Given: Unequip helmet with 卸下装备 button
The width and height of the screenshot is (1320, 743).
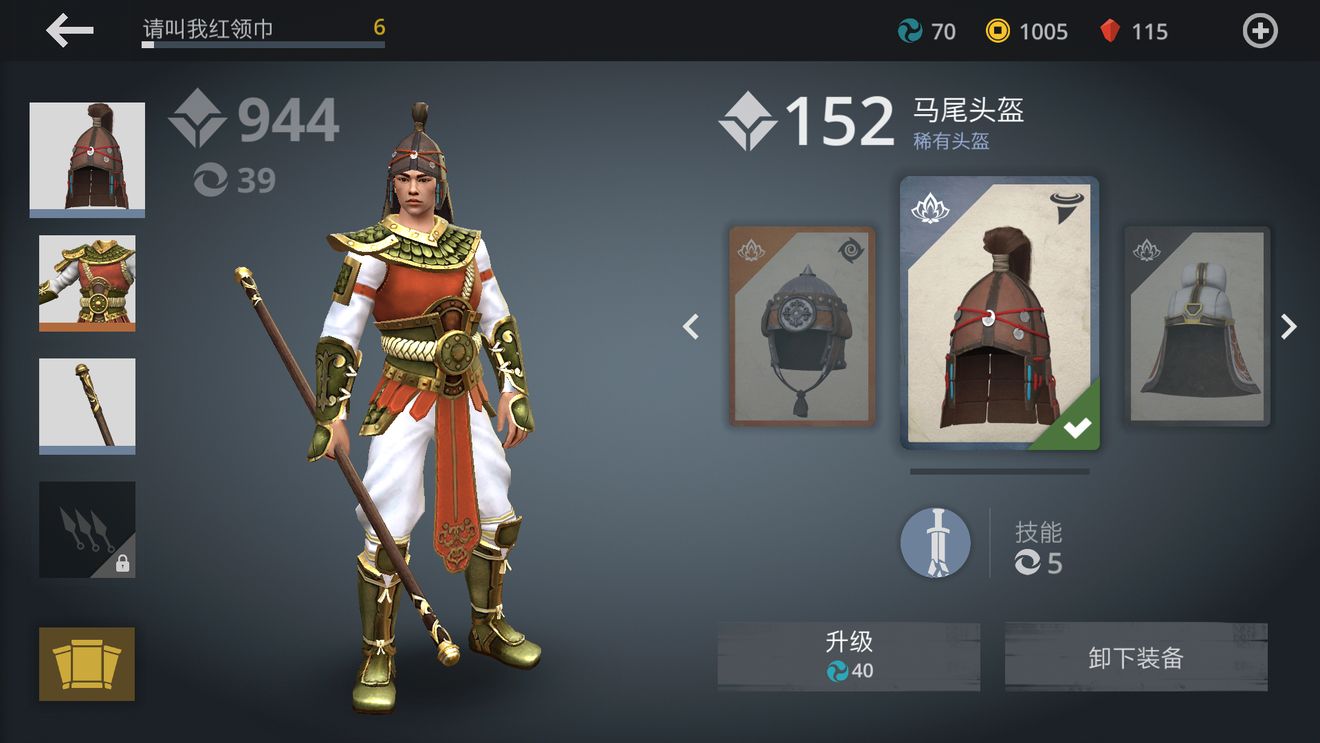Looking at the screenshot, I should (x=1136, y=657).
